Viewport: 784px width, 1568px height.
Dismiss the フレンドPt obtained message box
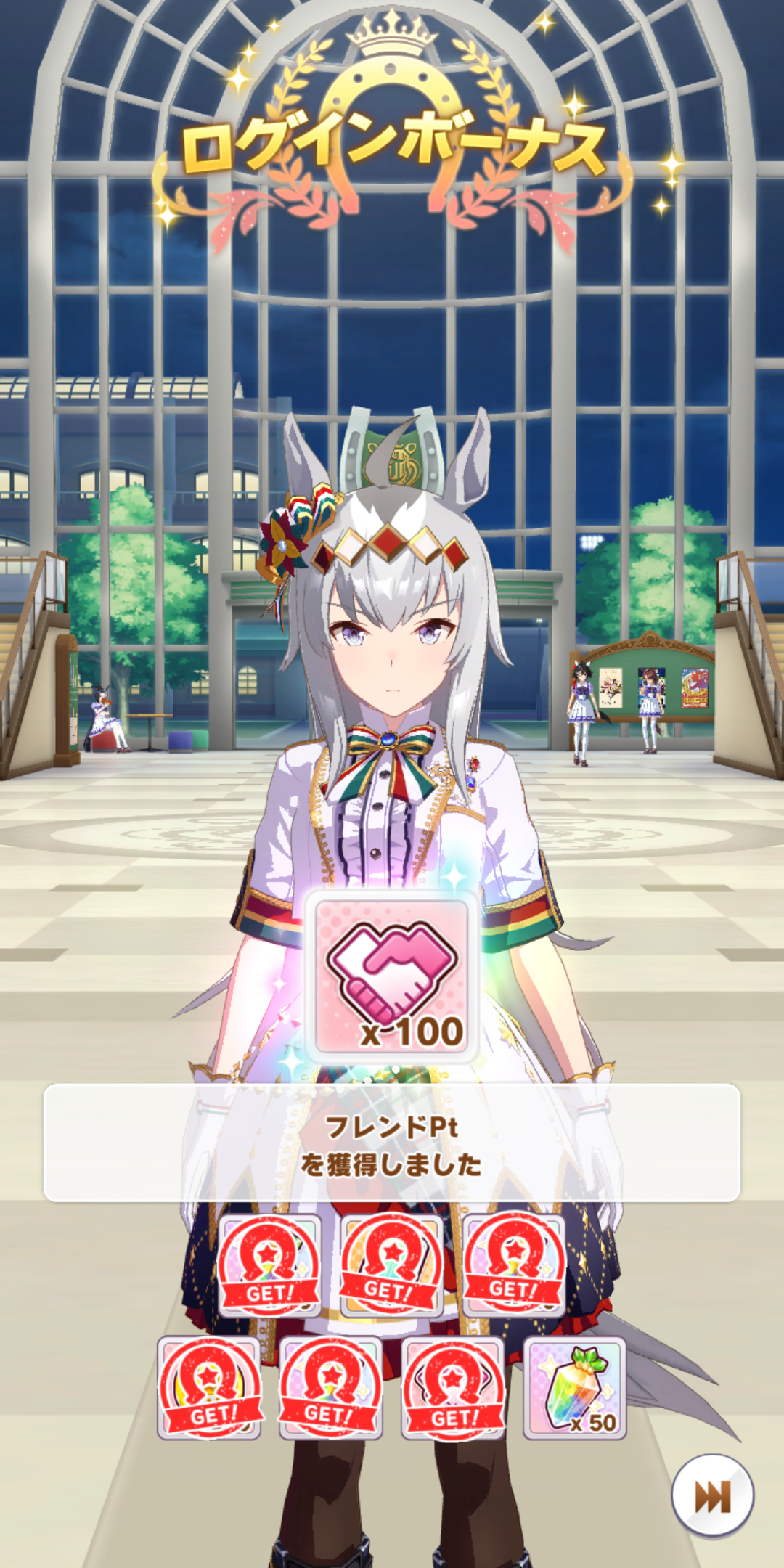tap(392, 1143)
